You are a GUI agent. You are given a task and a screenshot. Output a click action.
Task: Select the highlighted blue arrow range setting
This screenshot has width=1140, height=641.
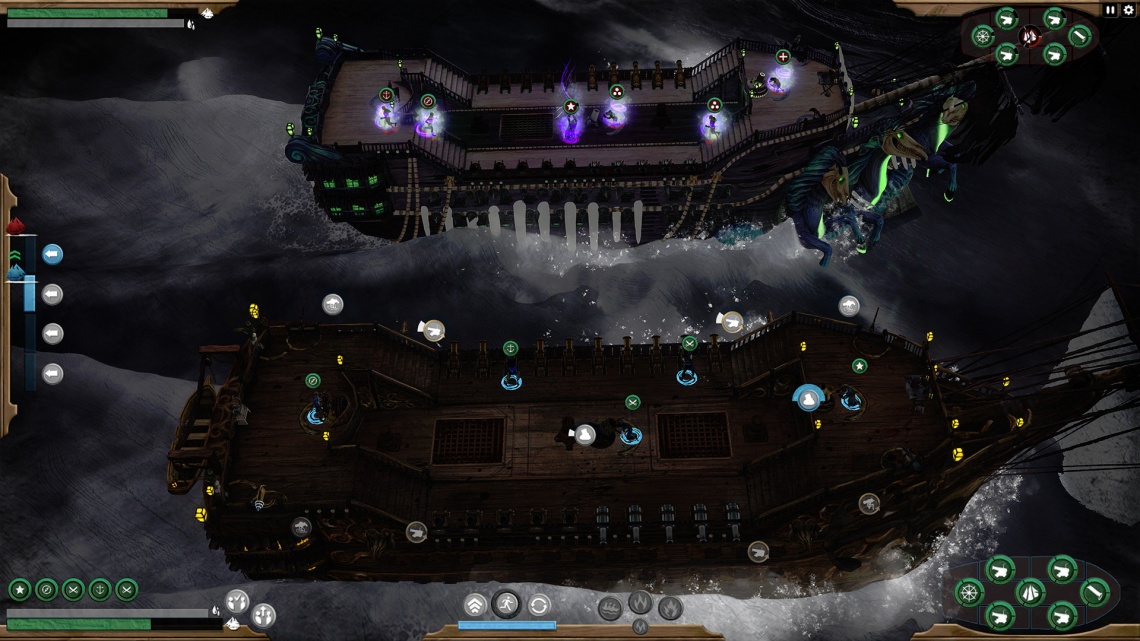pos(53,255)
